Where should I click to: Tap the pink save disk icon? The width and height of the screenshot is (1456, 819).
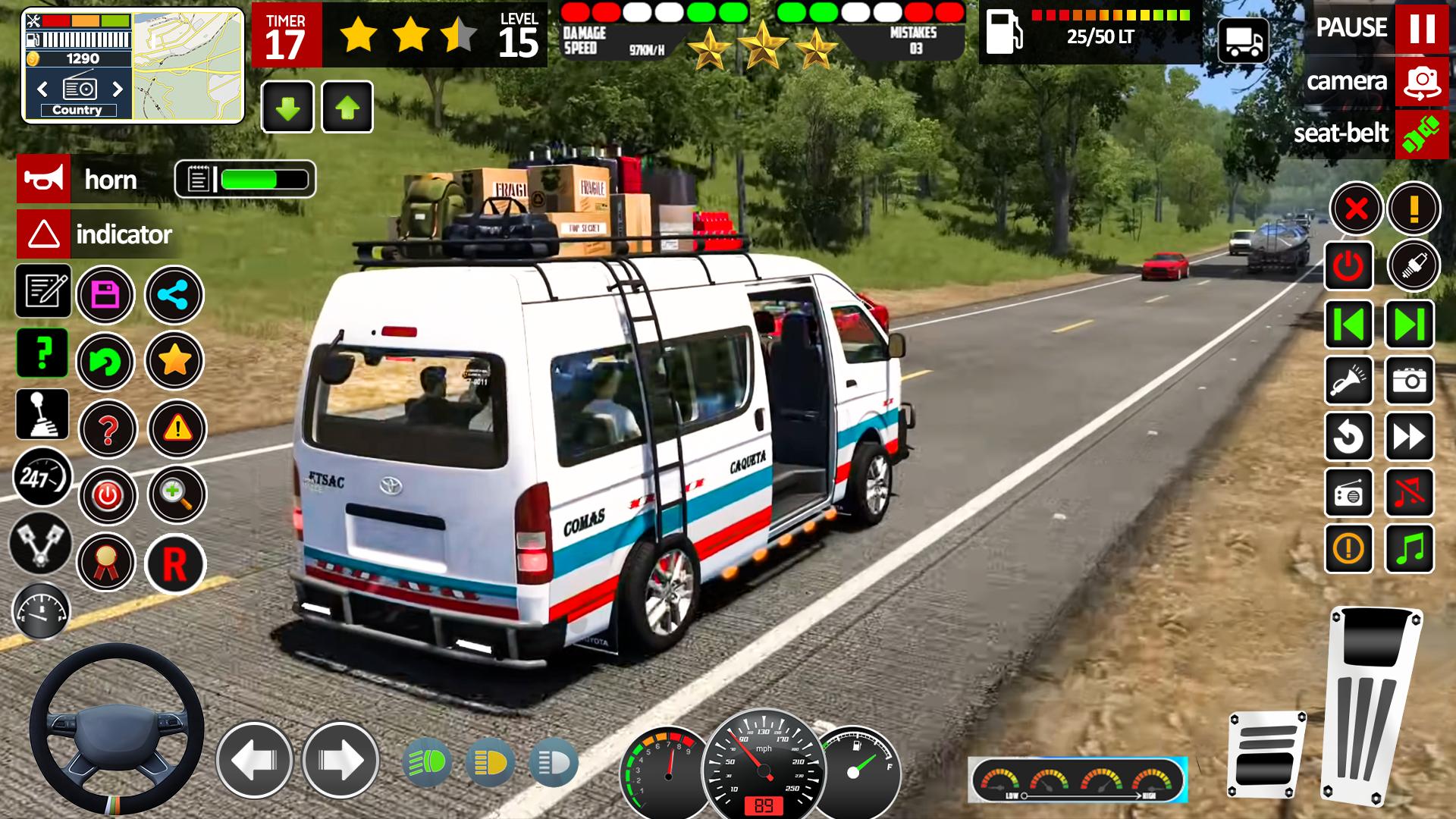click(x=105, y=295)
